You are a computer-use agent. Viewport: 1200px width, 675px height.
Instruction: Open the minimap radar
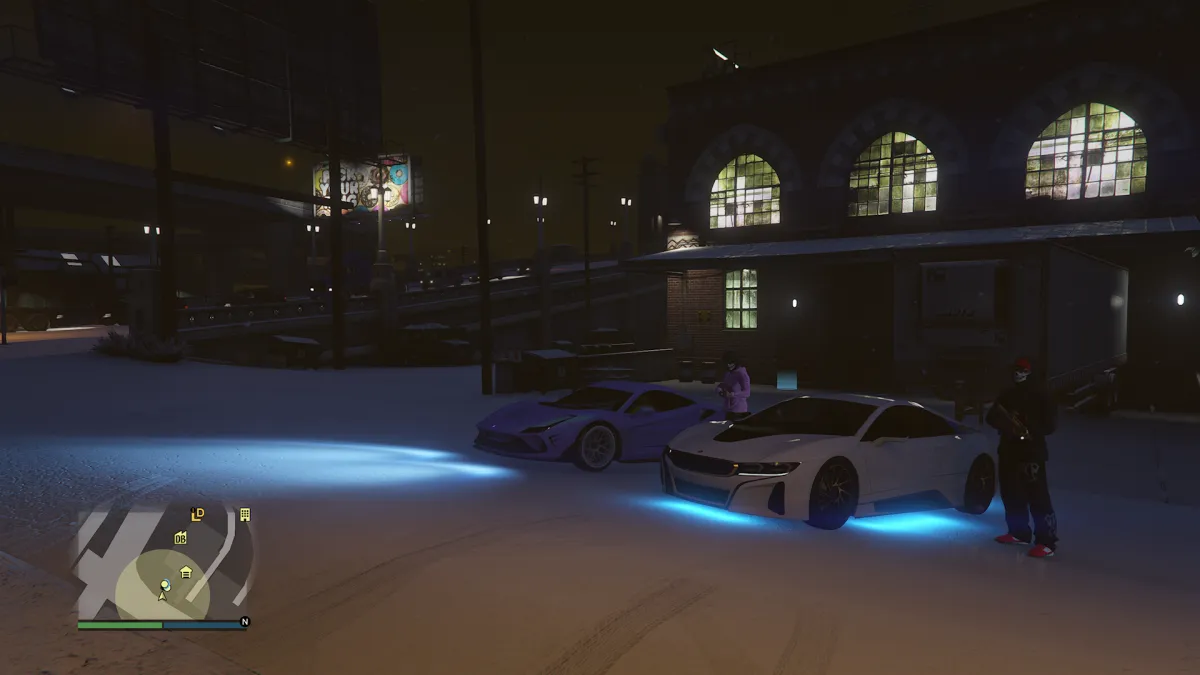coord(165,560)
